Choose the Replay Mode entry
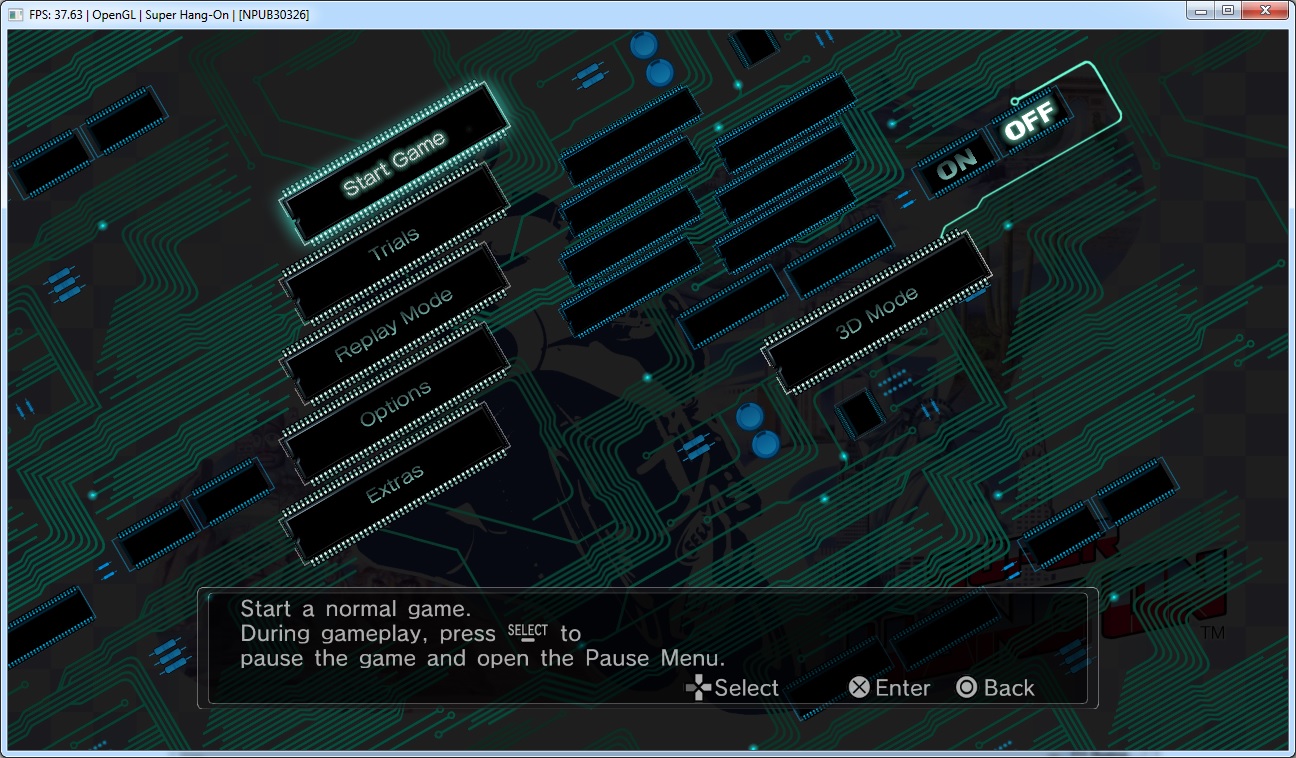The width and height of the screenshot is (1296, 758). [x=393, y=324]
